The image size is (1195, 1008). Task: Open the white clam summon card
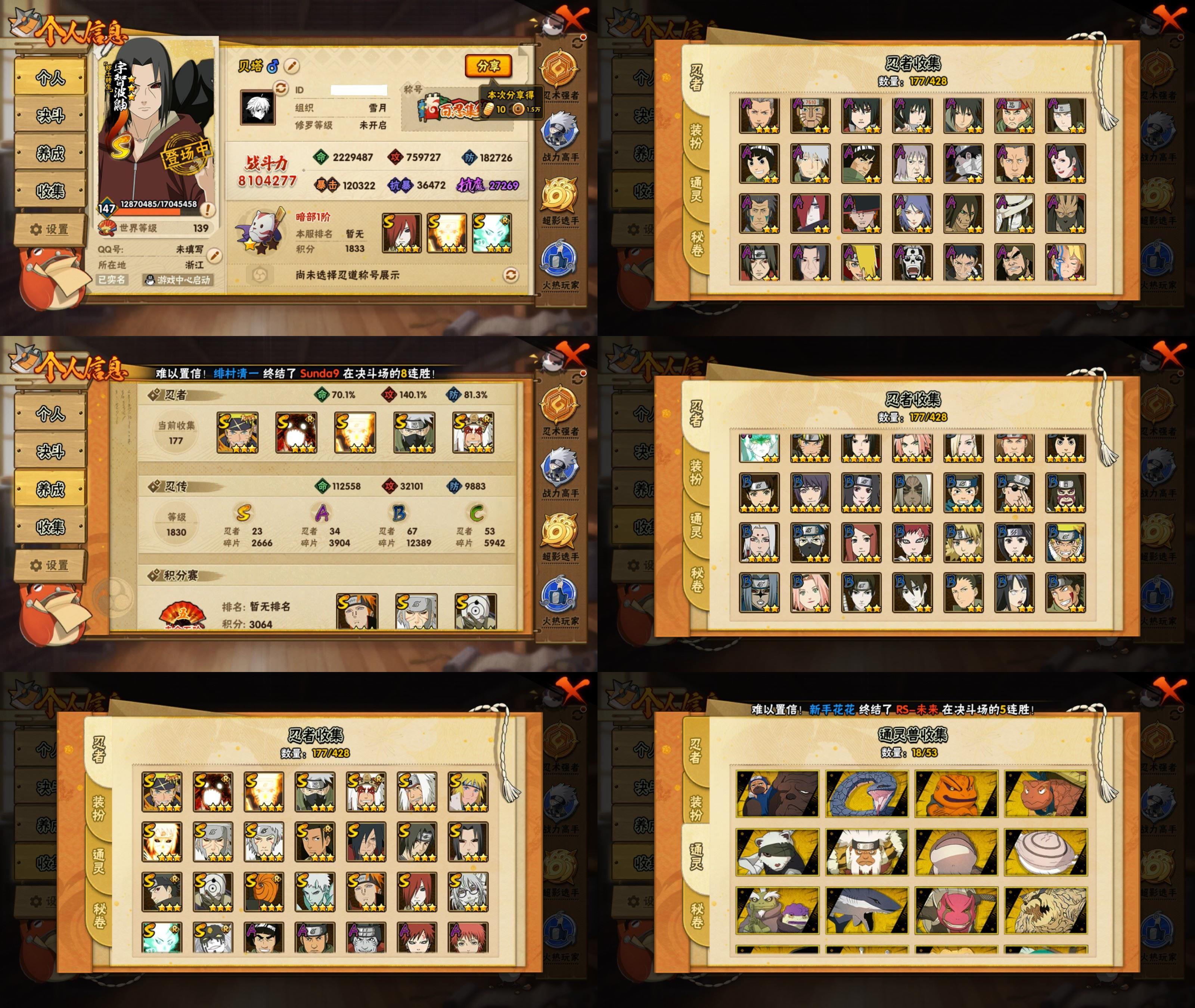(1046, 852)
